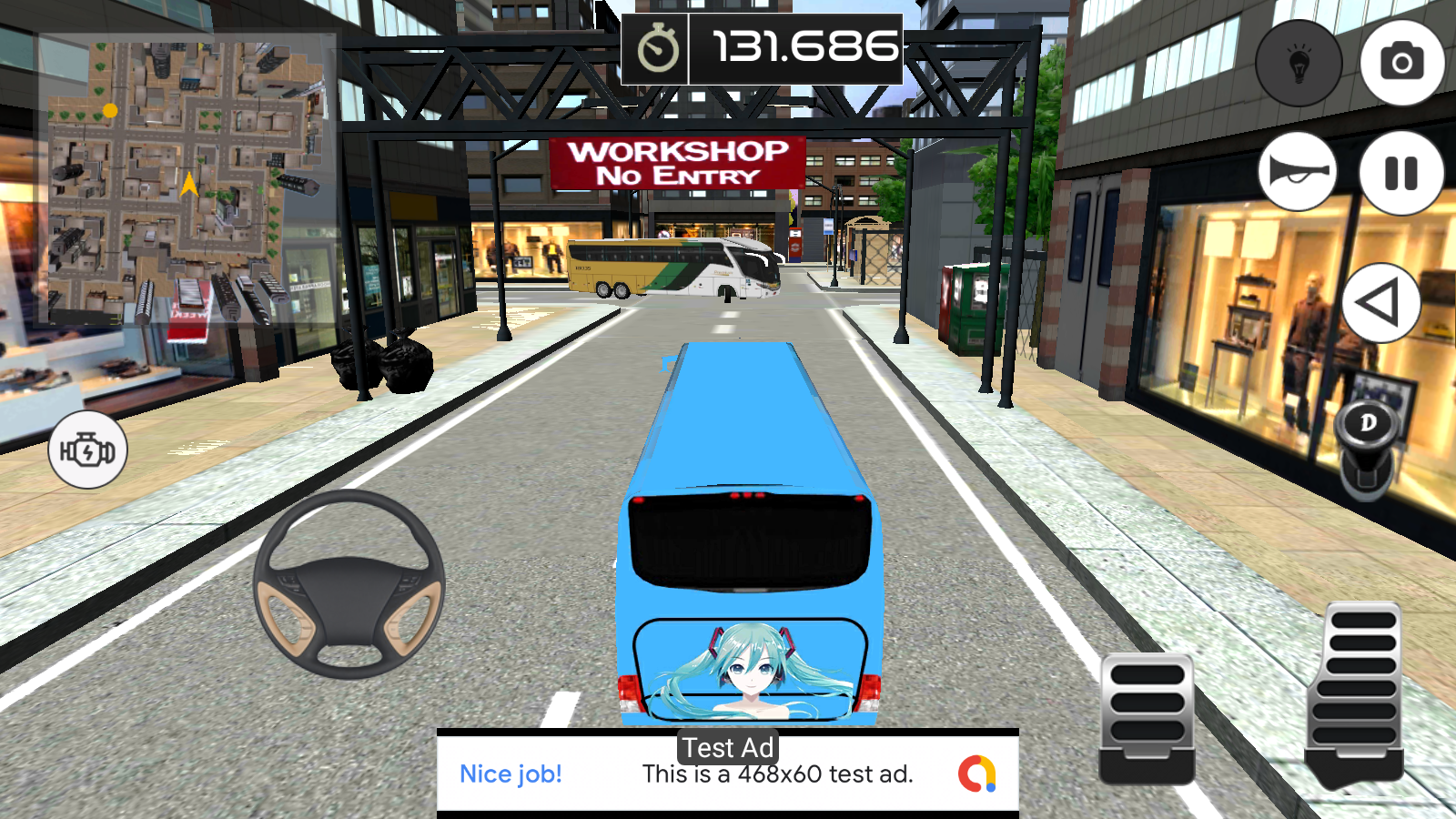Click the steering wheel control
The image size is (1456, 819).
349,584
